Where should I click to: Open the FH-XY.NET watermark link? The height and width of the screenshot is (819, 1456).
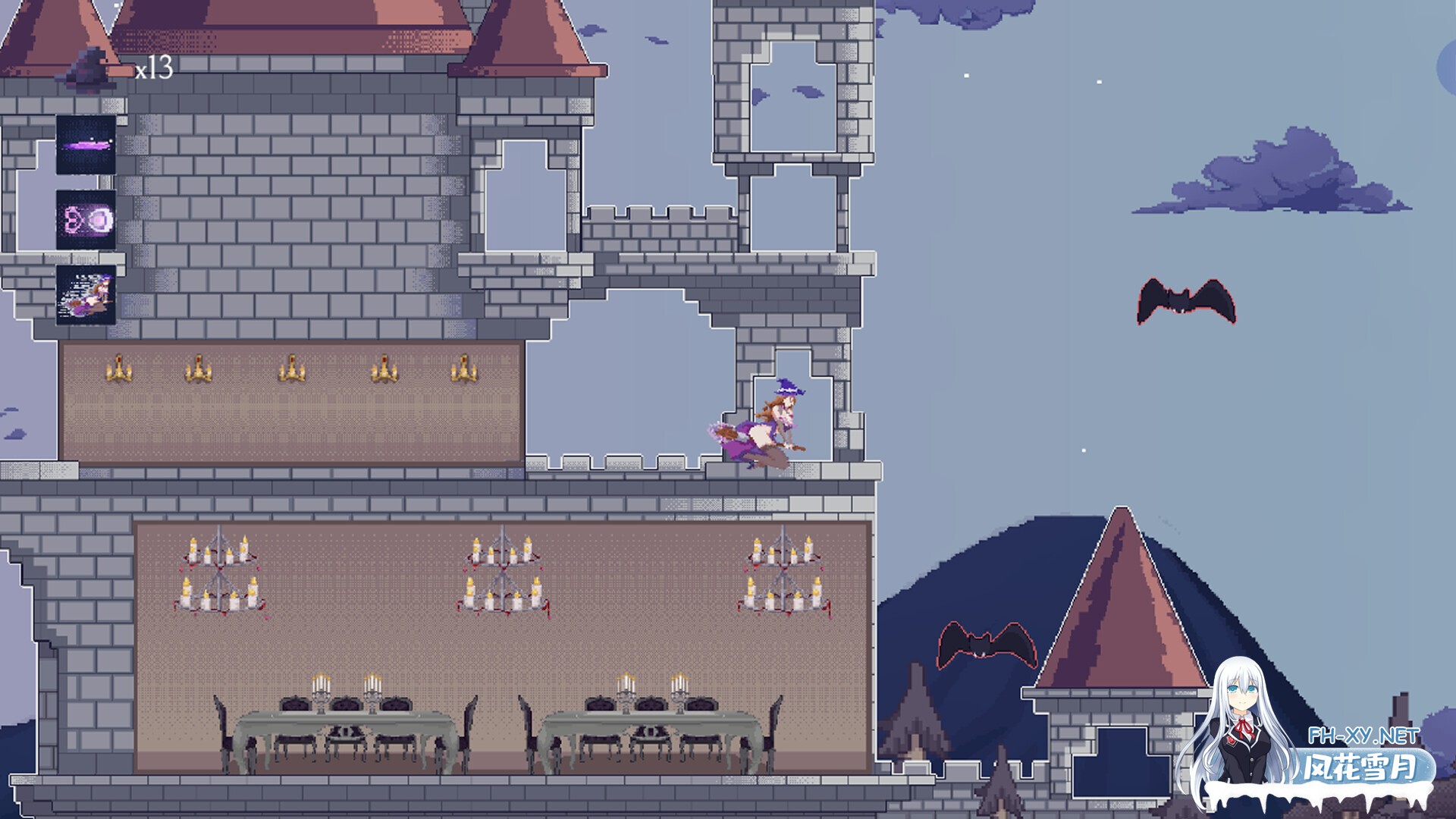(x=1363, y=736)
